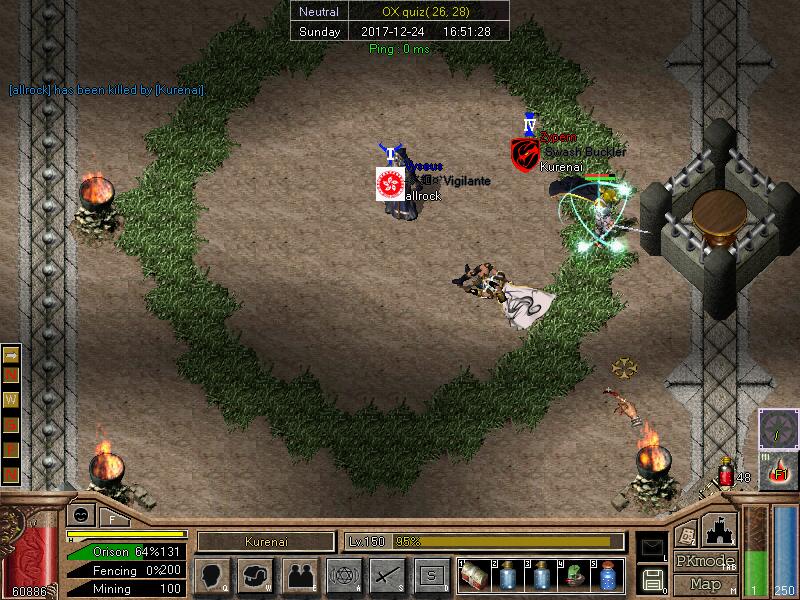Click the castle silhouette icon
Viewport: 800px width, 600px height.
tap(721, 529)
